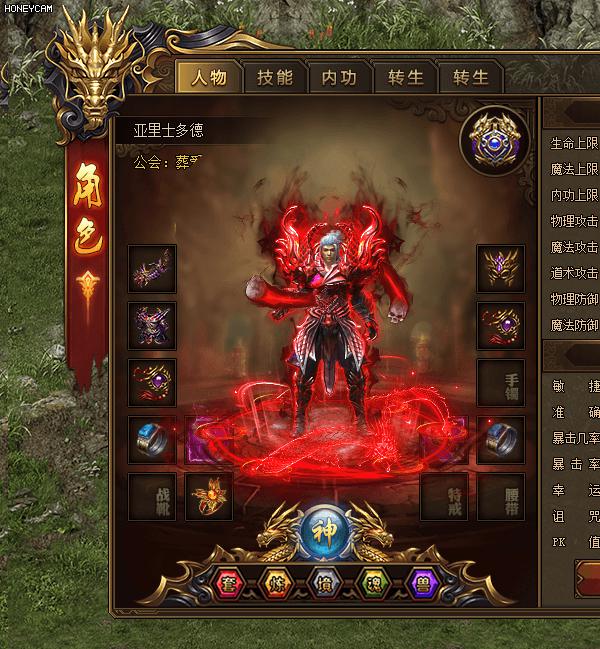Open the 技能 skills tab
Viewport: 600px width, 649px height.
pos(275,78)
